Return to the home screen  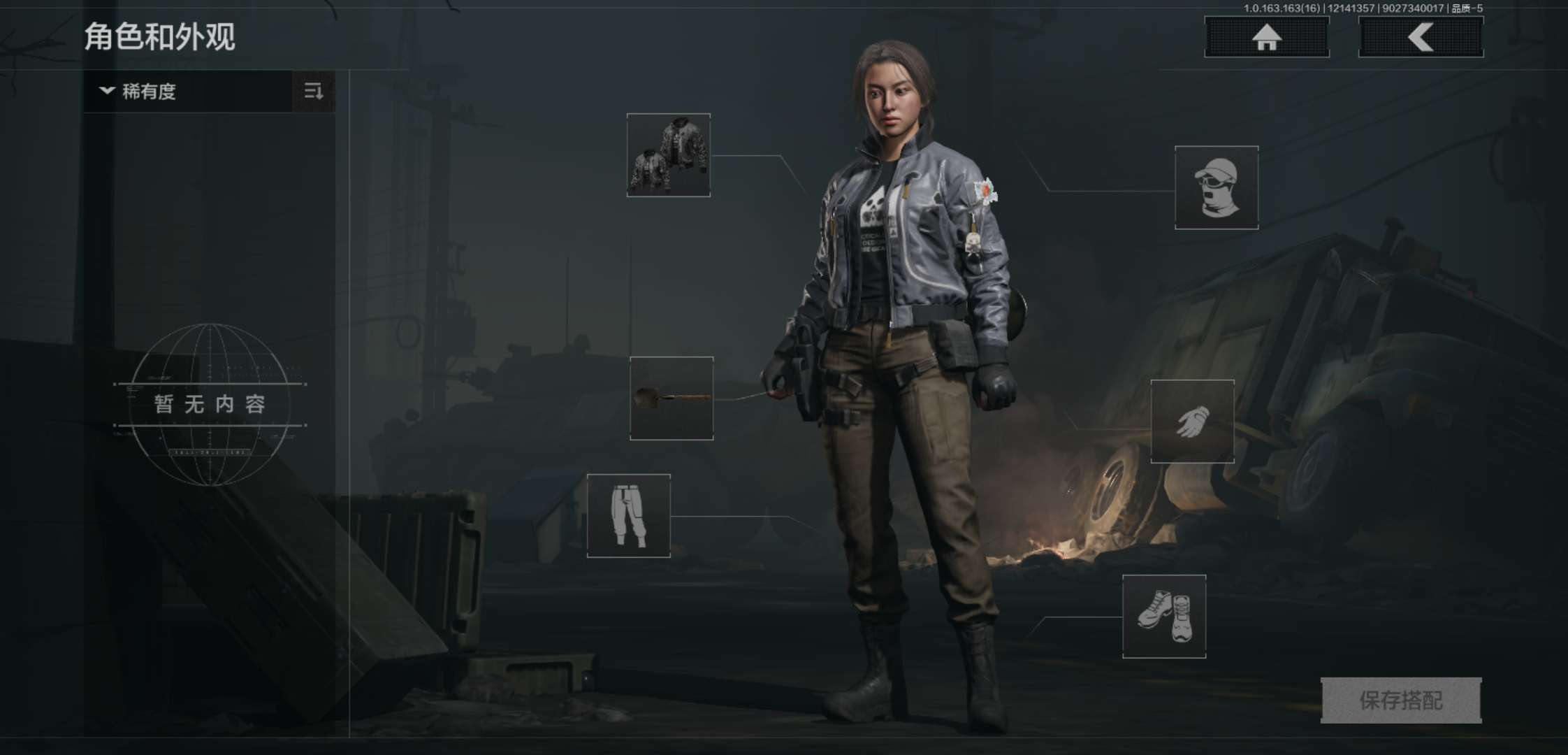coord(1266,37)
